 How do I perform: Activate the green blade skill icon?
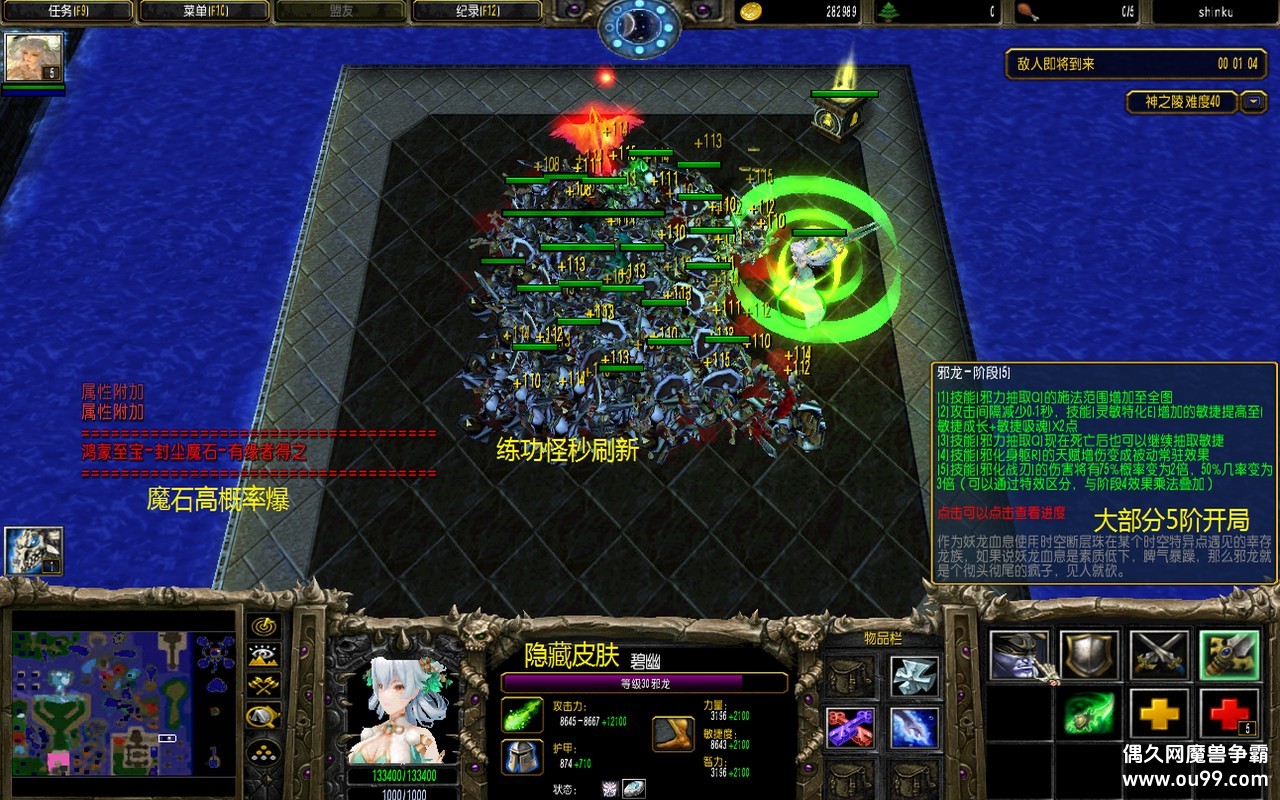coord(1089,714)
